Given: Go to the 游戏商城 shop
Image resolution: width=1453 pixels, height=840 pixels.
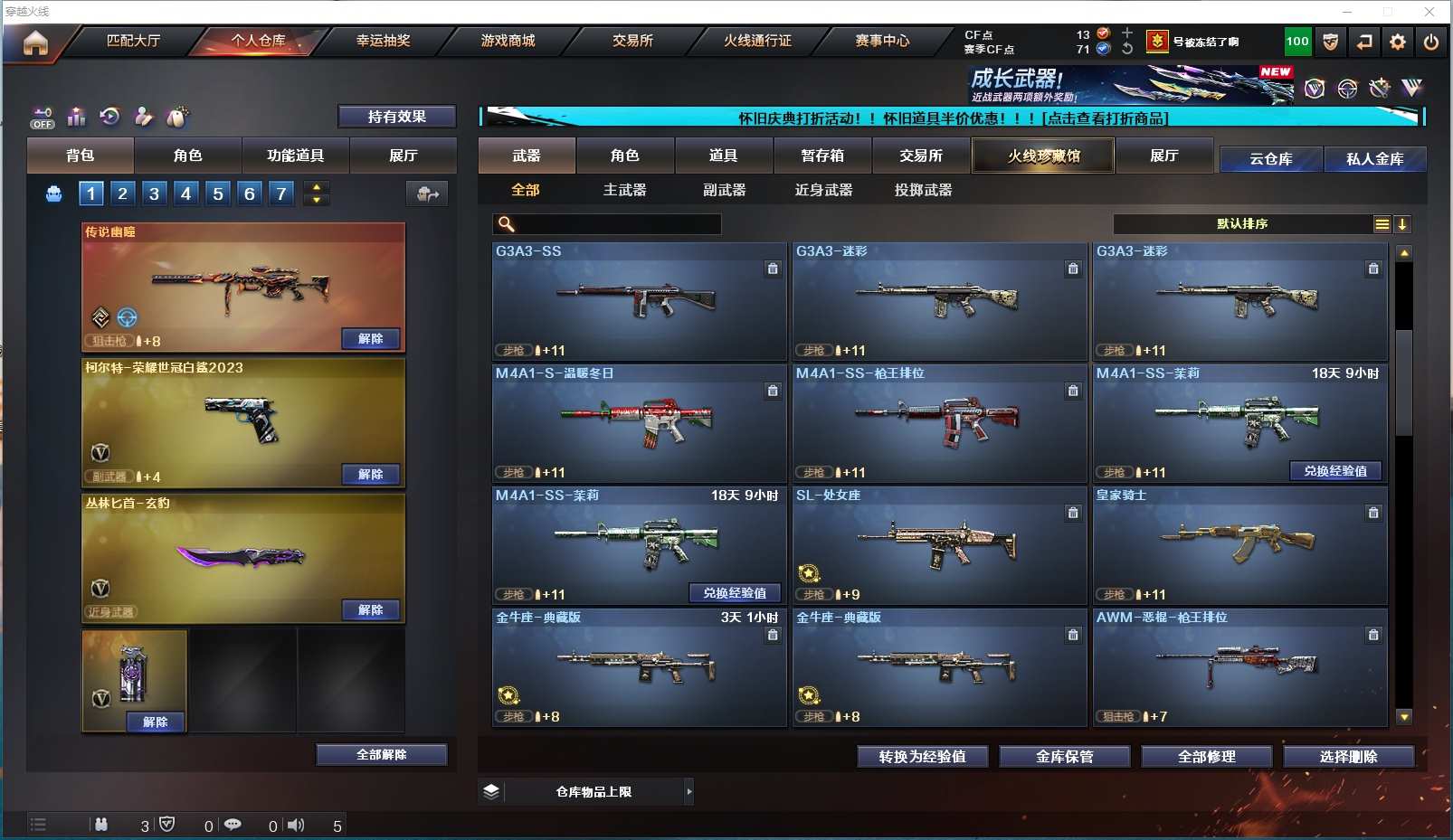Looking at the screenshot, I should click(508, 41).
